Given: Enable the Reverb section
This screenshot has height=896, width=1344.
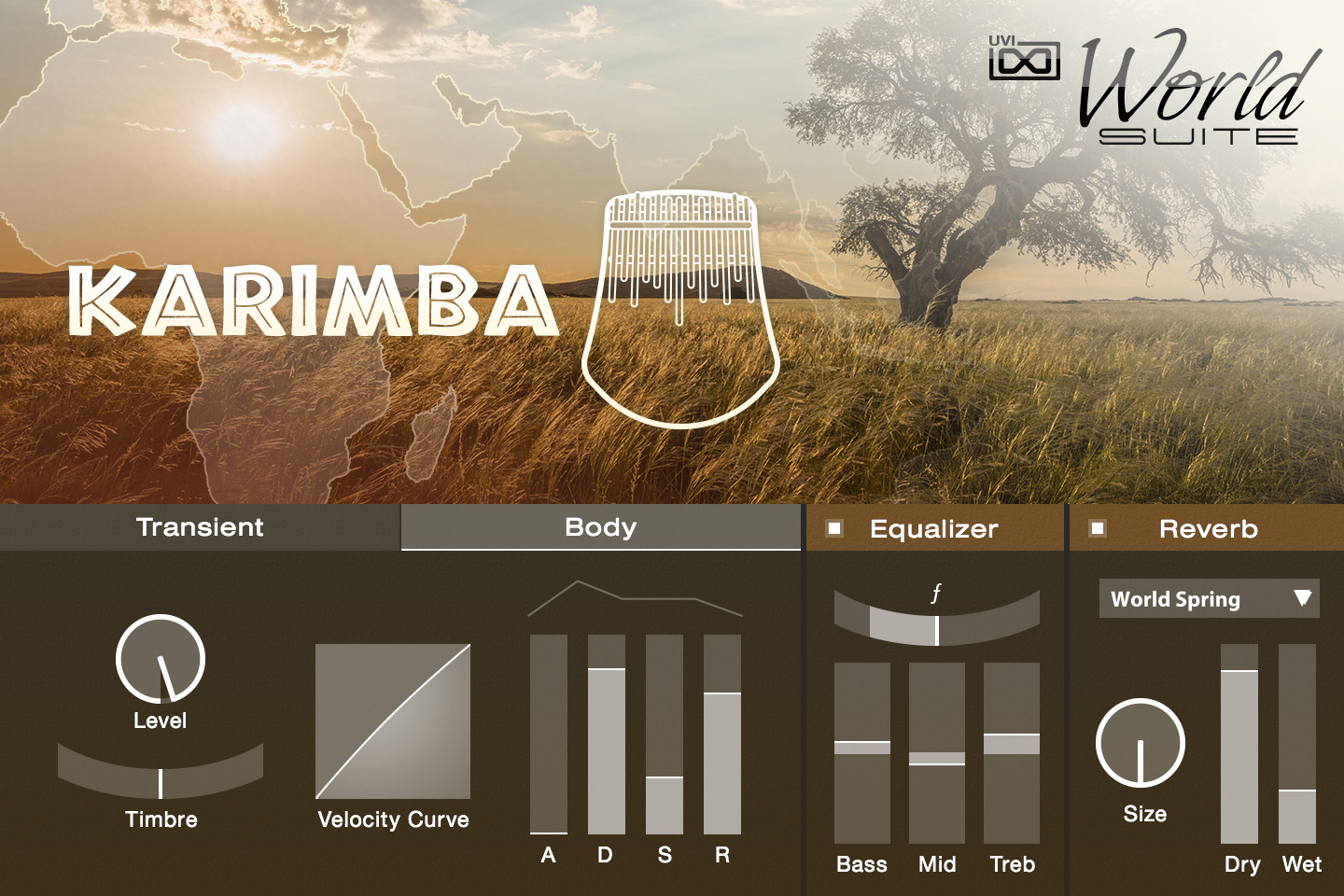Looking at the screenshot, I should pyautogui.click(x=1097, y=528).
